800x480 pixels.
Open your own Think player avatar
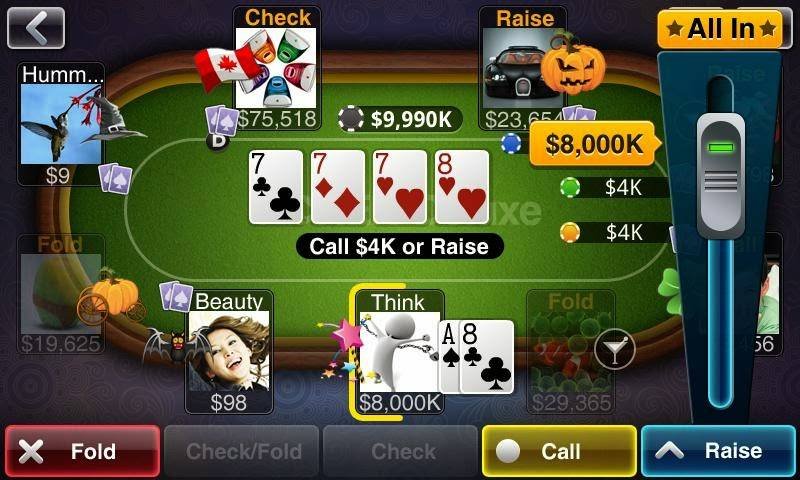[x=398, y=350]
